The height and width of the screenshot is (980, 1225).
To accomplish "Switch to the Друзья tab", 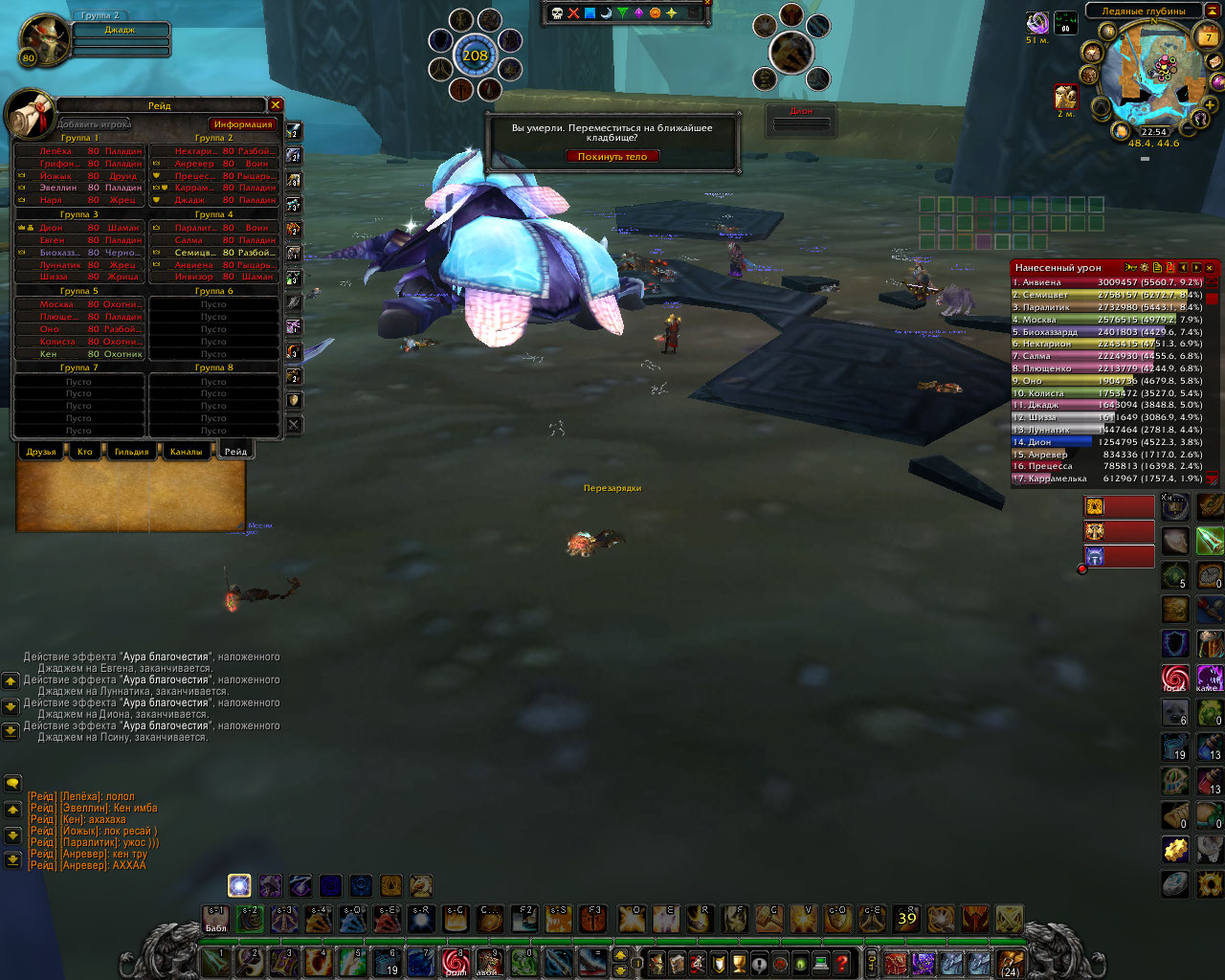I will click(x=41, y=452).
